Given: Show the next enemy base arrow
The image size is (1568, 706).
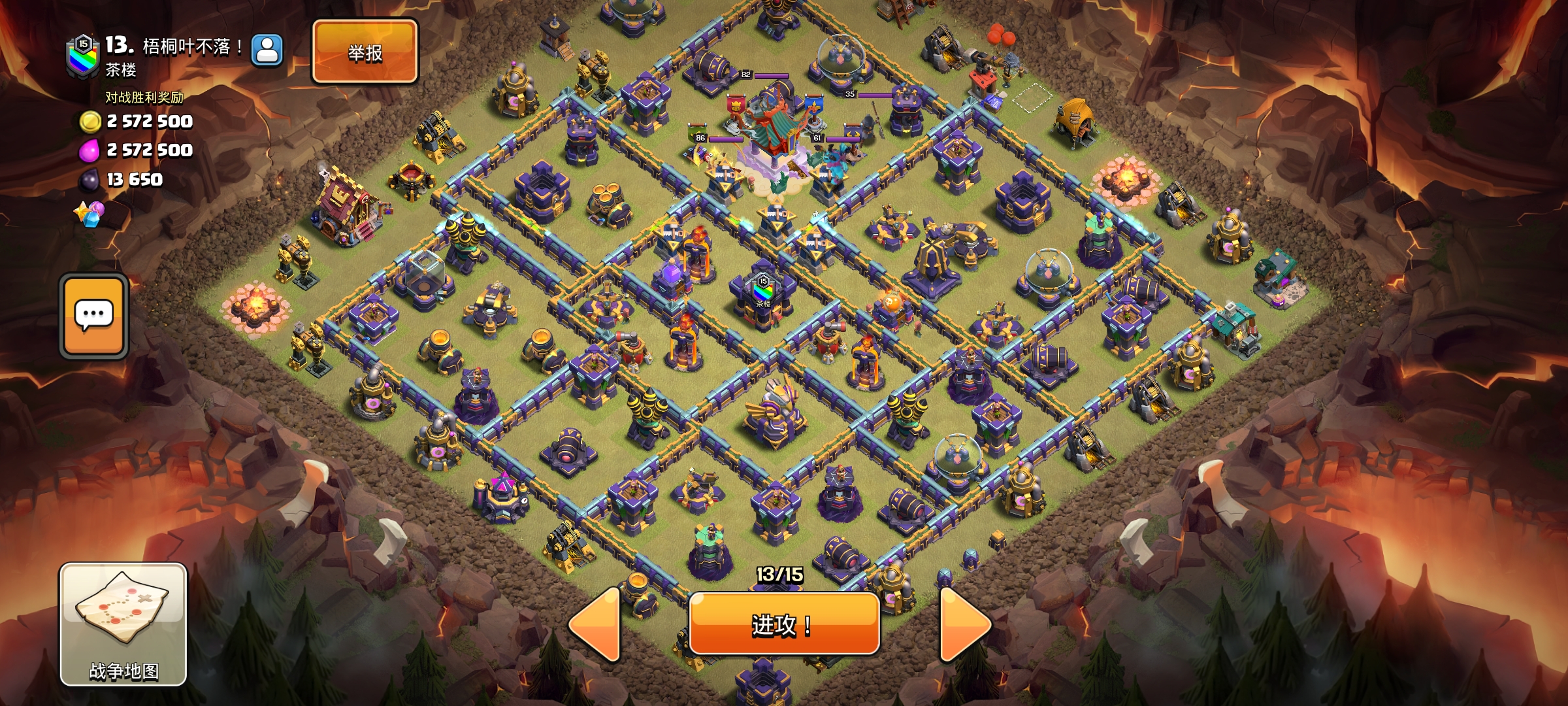Looking at the screenshot, I should tap(964, 624).
